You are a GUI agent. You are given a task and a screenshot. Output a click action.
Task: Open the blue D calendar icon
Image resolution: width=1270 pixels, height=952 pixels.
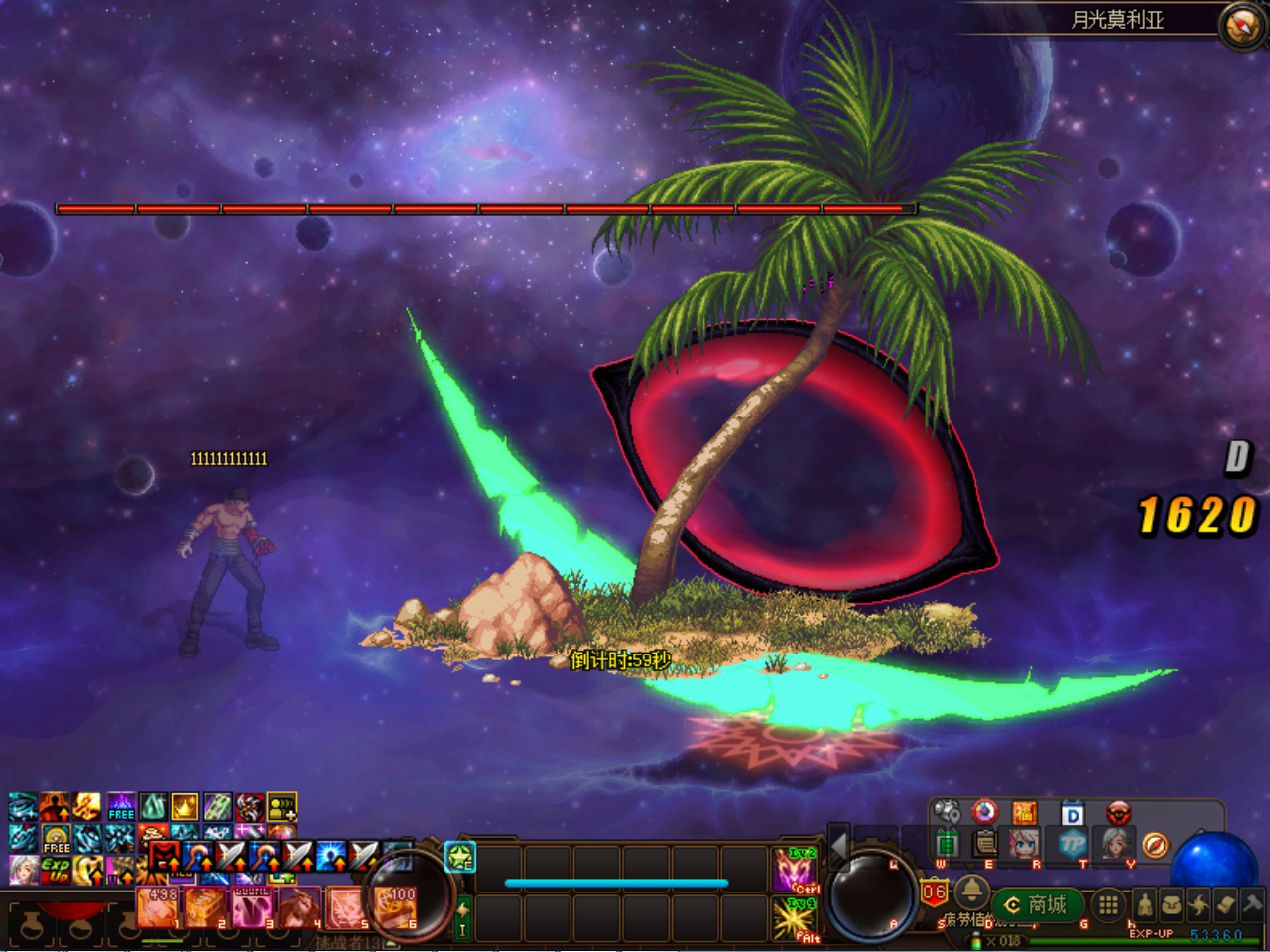[1073, 814]
